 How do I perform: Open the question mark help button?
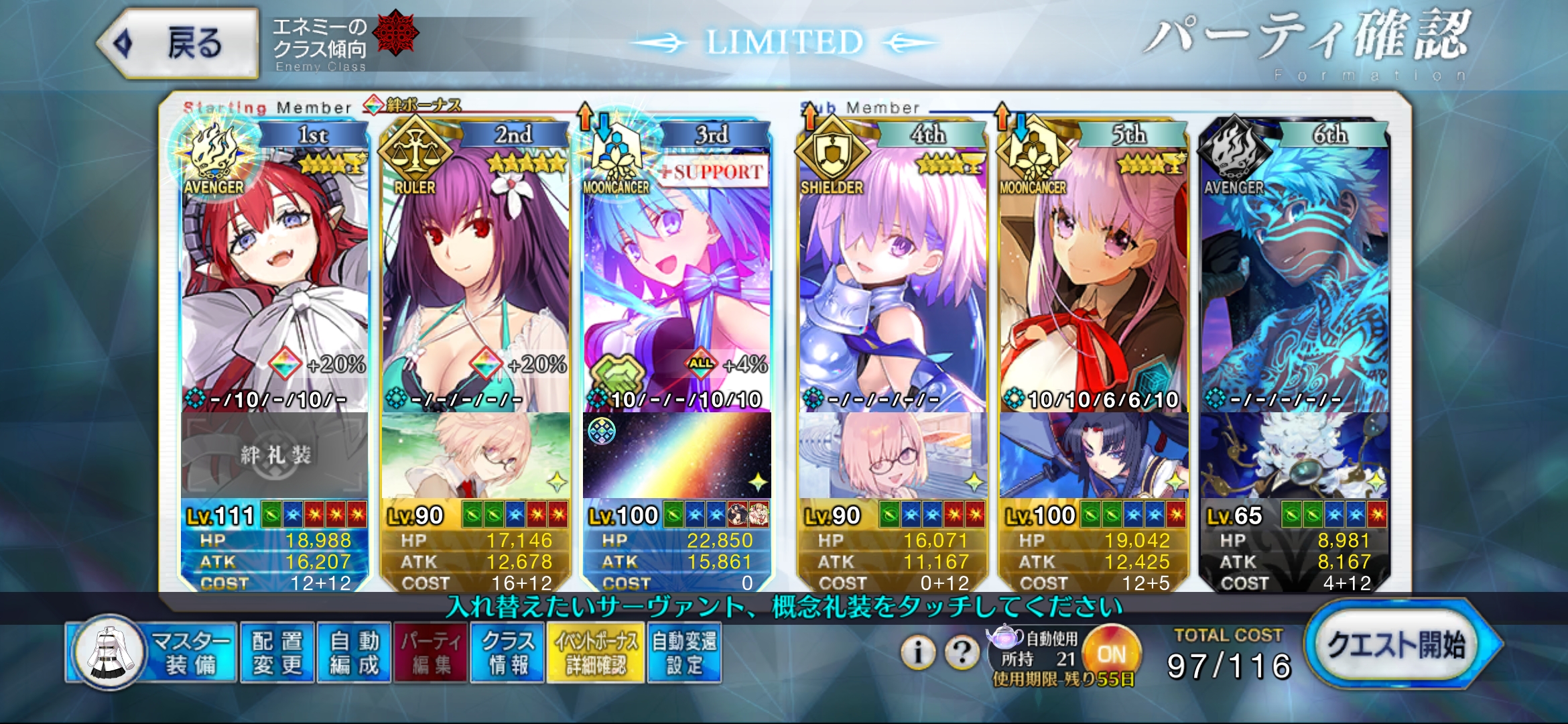pos(962,652)
